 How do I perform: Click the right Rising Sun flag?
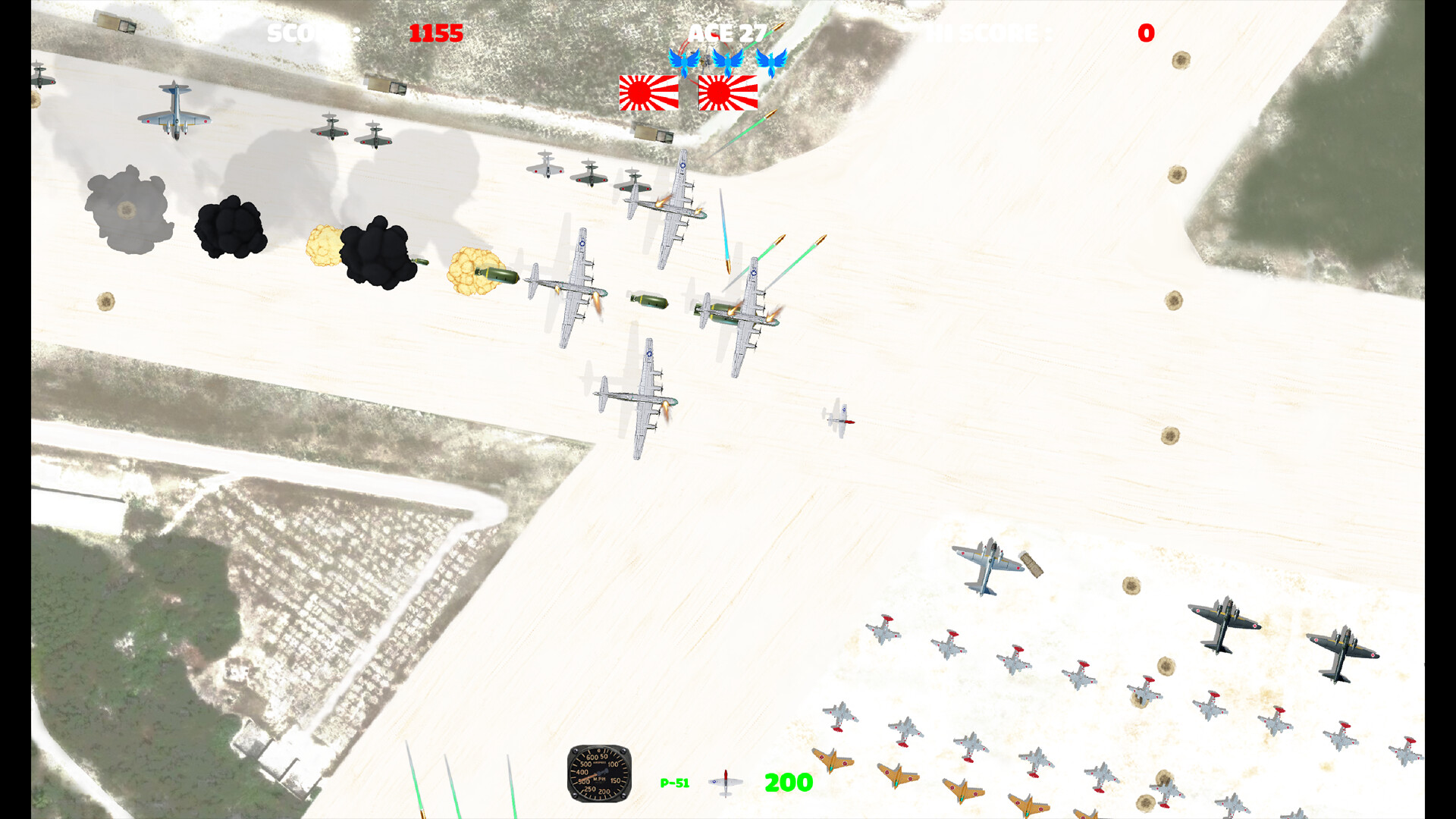pyautogui.click(x=728, y=95)
